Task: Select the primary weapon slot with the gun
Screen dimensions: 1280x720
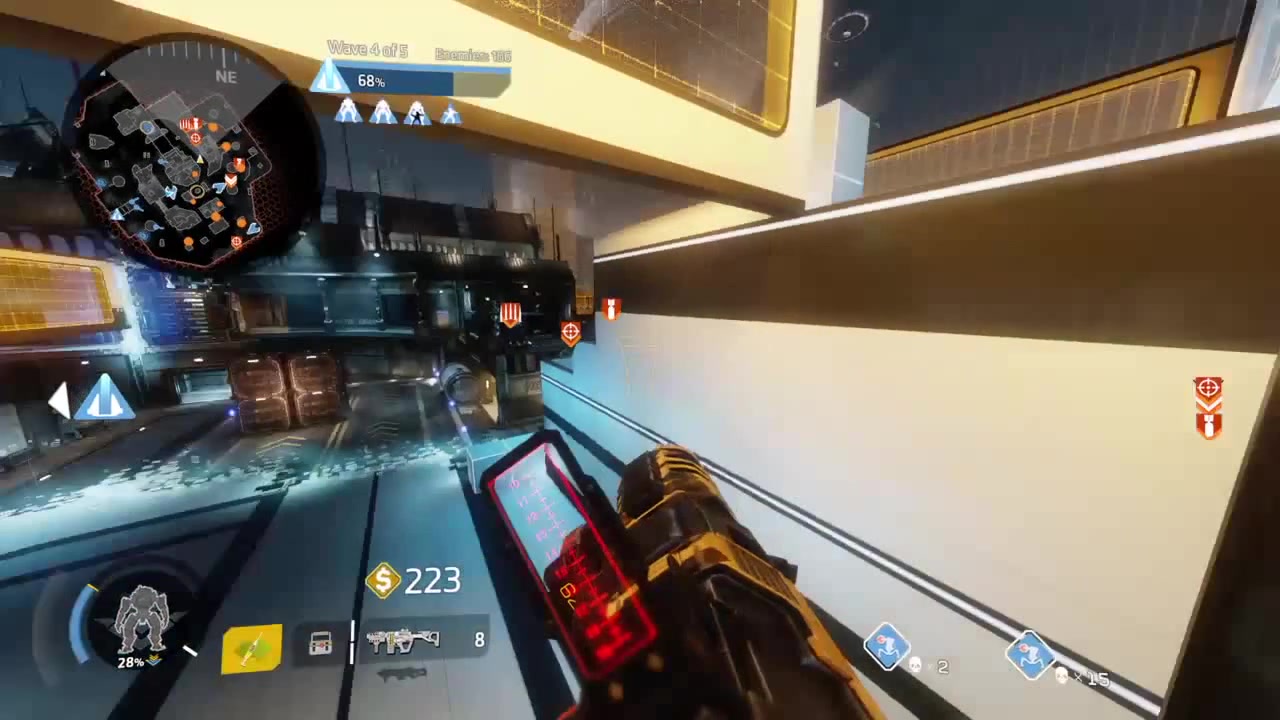Action: click(403, 641)
